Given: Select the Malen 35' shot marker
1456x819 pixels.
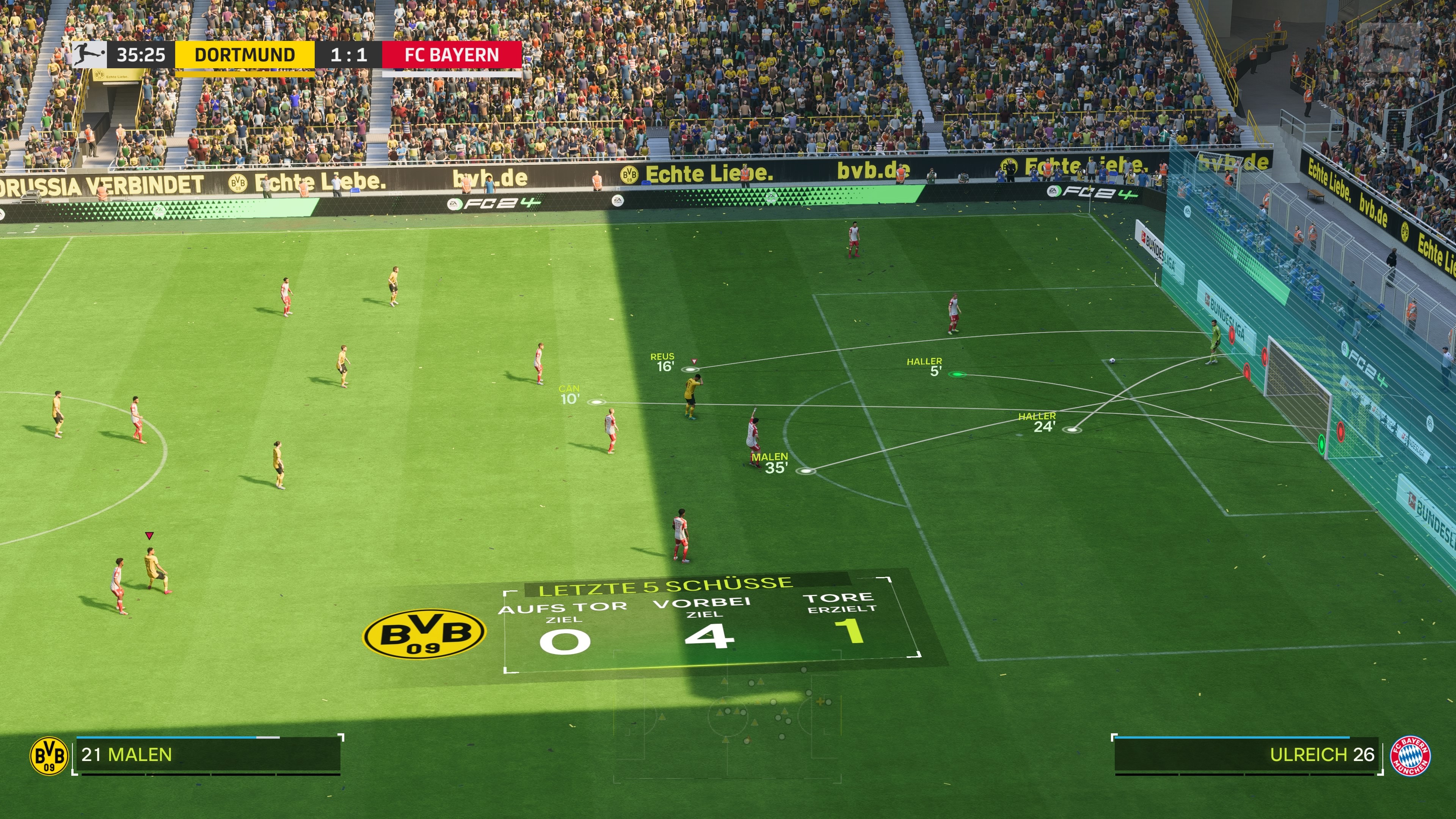Looking at the screenshot, I should pyautogui.click(x=806, y=471).
